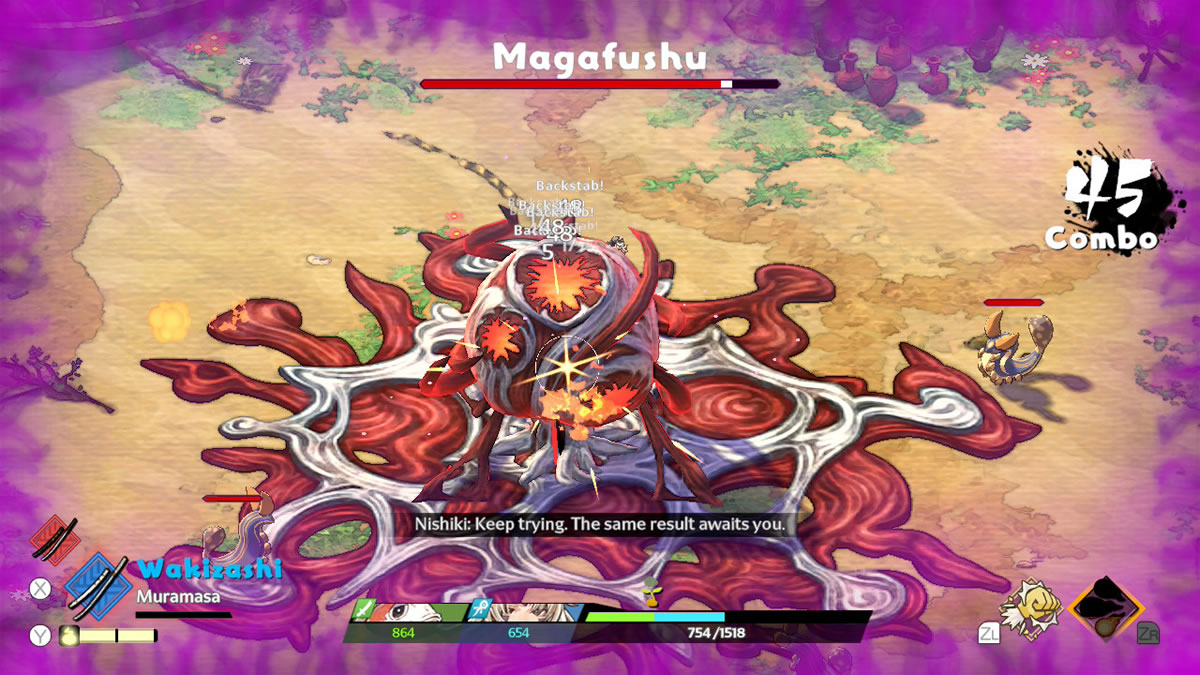Switch to the red sword weapon slot

[55, 538]
